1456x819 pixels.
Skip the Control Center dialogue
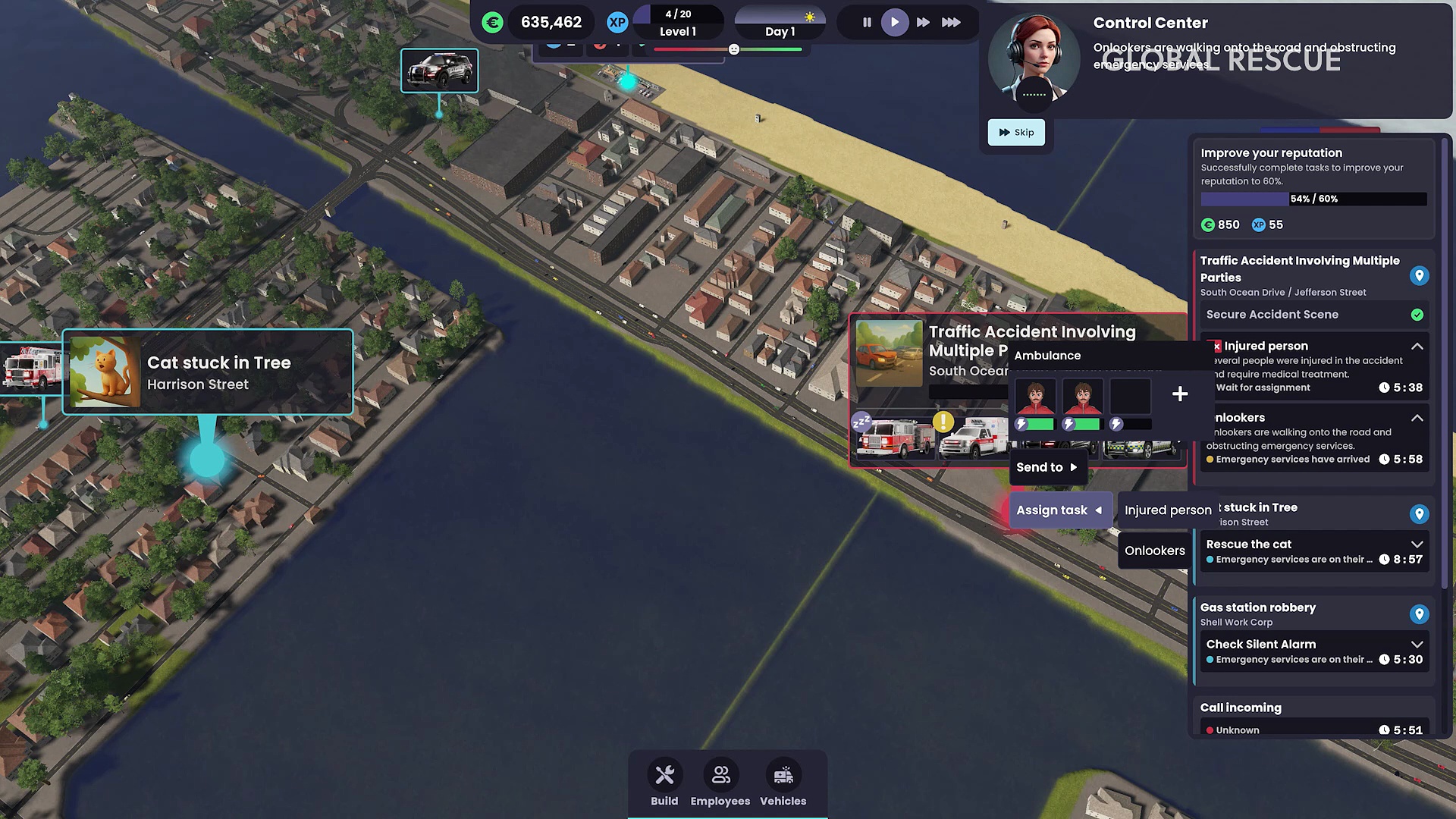point(1016,132)
